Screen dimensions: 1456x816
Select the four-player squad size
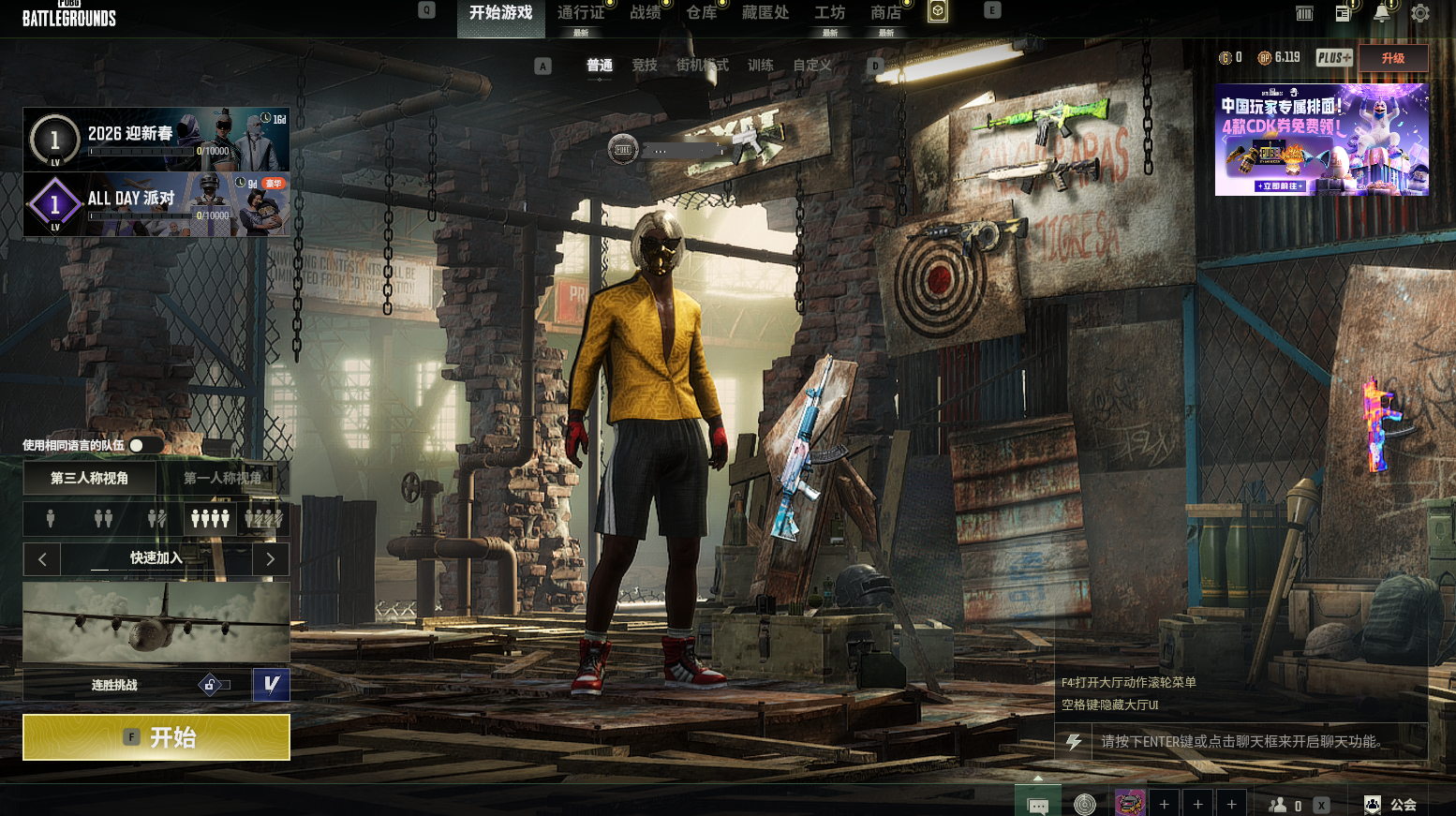click(x=210, y=518)
